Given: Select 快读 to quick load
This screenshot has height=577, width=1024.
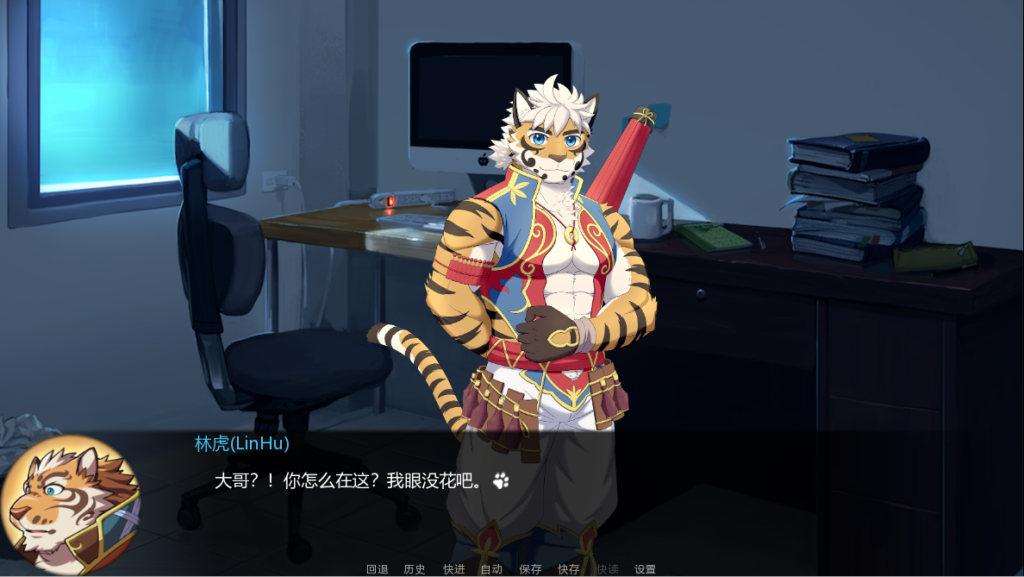Looking at the screenshot, I should coord(607,569).
